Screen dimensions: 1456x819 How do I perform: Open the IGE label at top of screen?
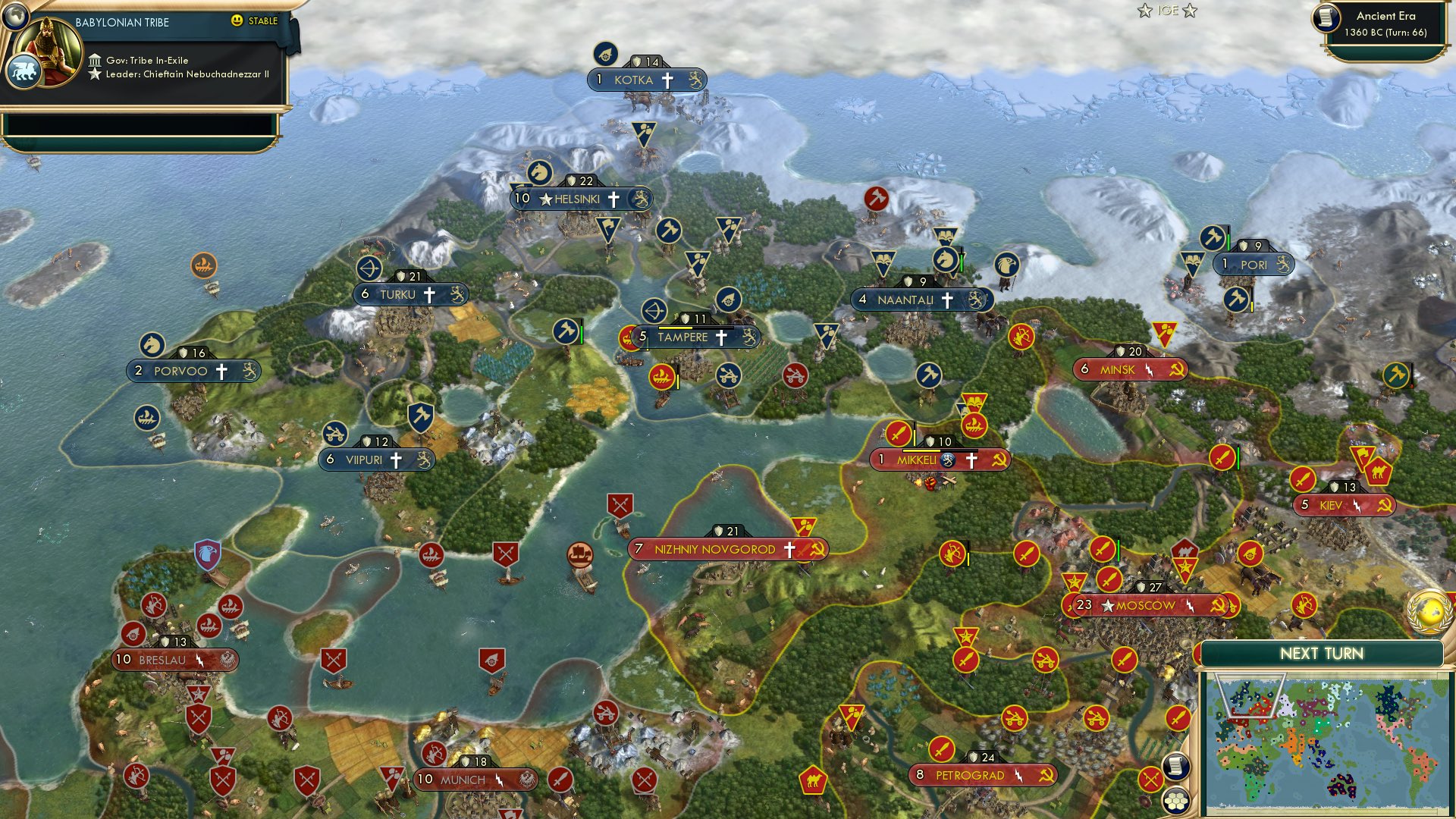pos(1168,11)
